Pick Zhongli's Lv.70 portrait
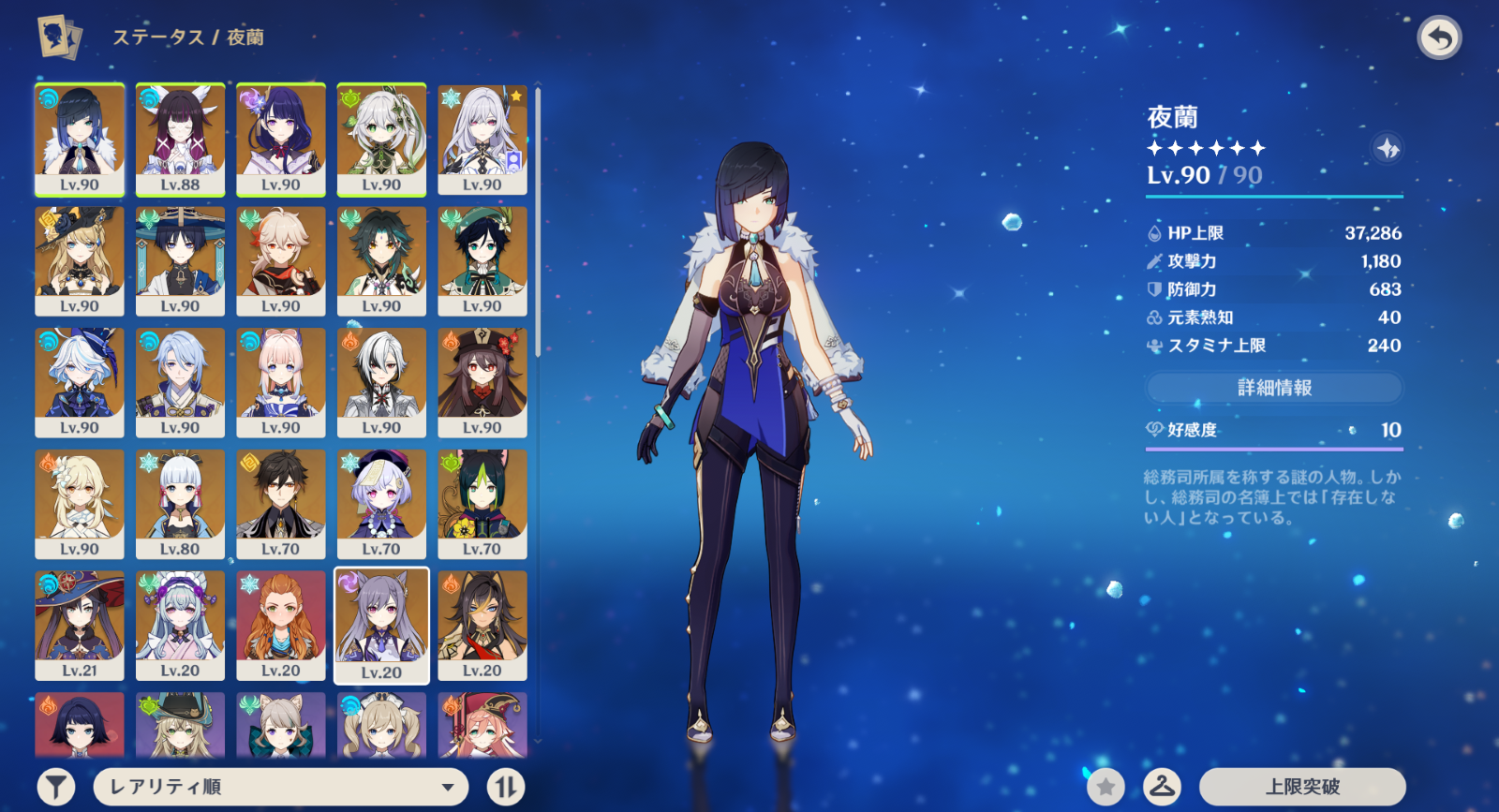Screen dimensions: 1499x812 [x=281, y=504]
